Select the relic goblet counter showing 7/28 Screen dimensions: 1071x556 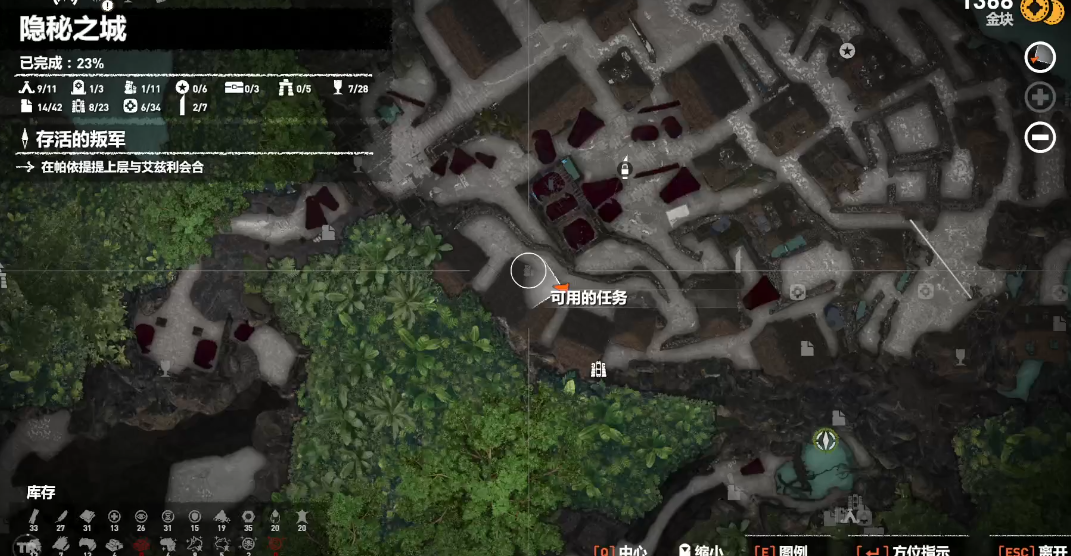[x=352, y=88]
